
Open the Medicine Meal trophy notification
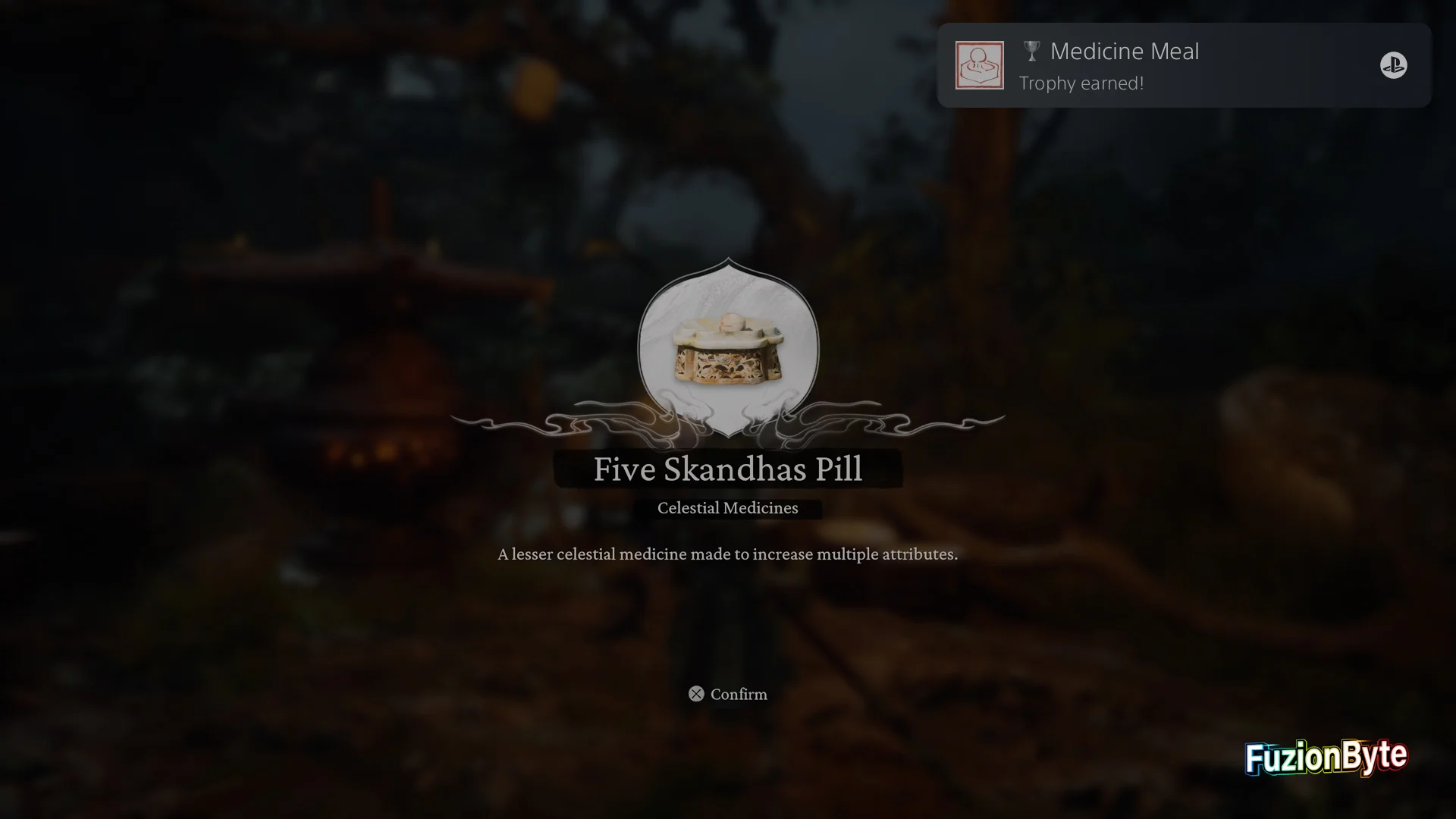coord(1183,65)
